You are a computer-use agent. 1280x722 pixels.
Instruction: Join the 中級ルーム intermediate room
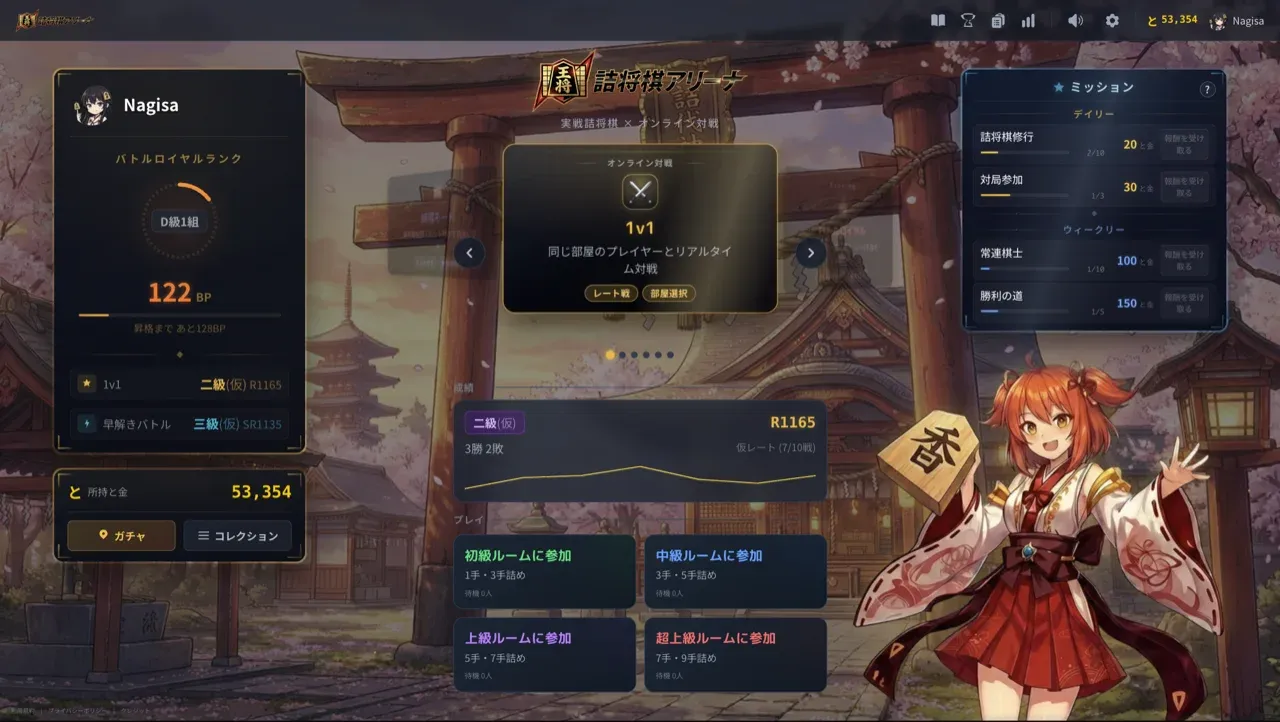tap(735, 572)
